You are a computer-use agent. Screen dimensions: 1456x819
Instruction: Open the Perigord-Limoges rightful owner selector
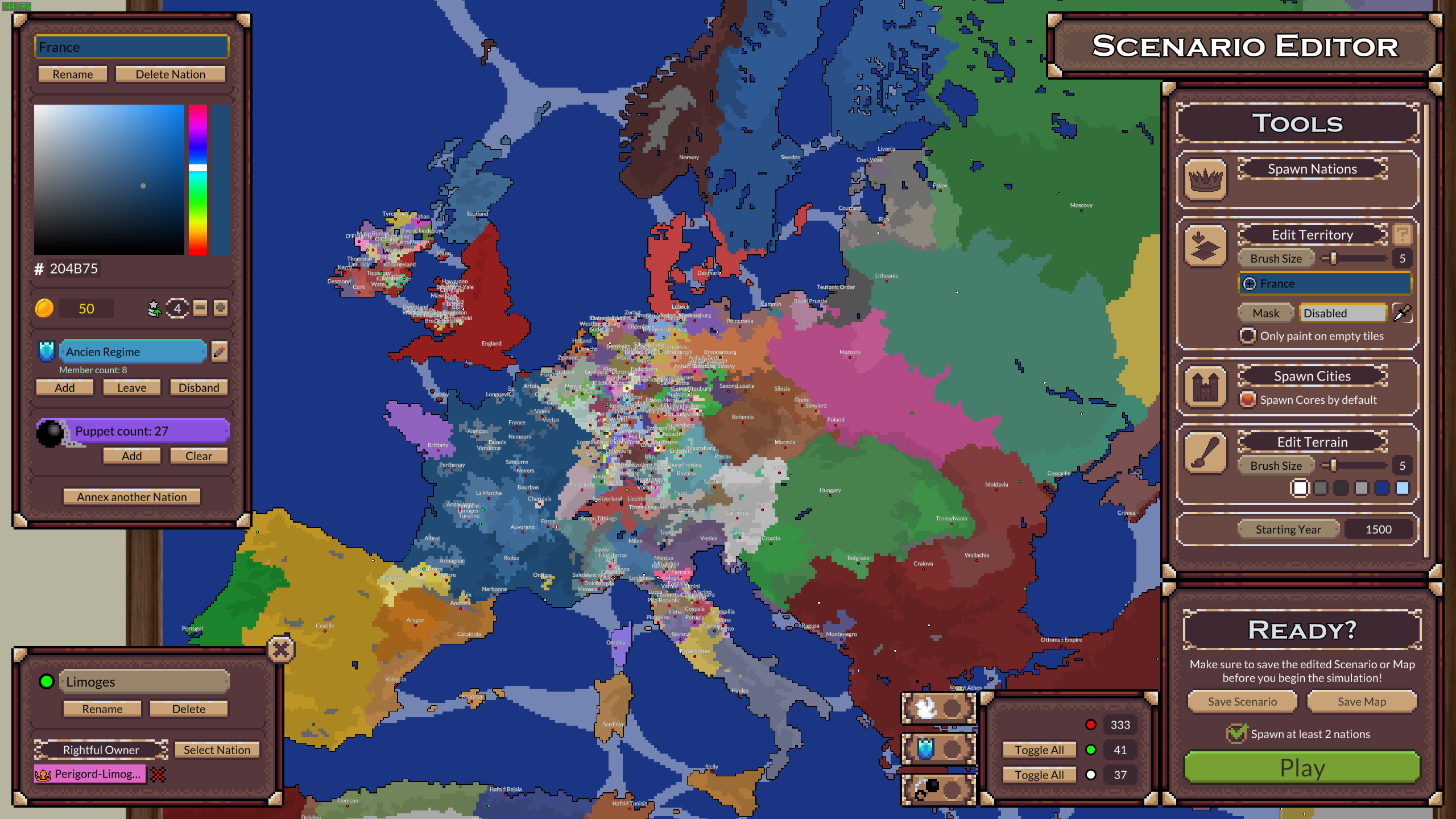91,773
